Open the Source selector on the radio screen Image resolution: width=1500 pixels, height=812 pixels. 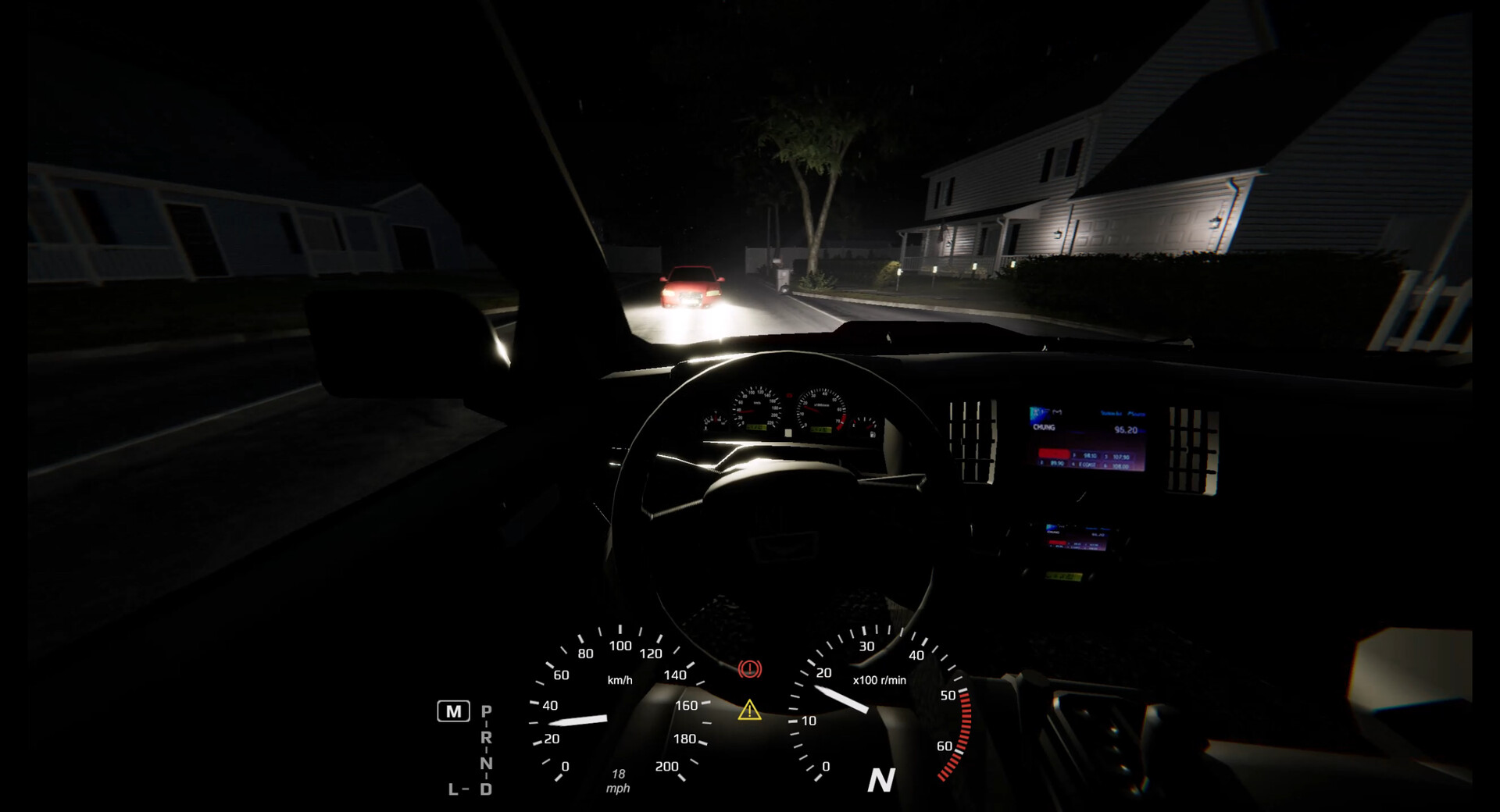click(1135, 413)
